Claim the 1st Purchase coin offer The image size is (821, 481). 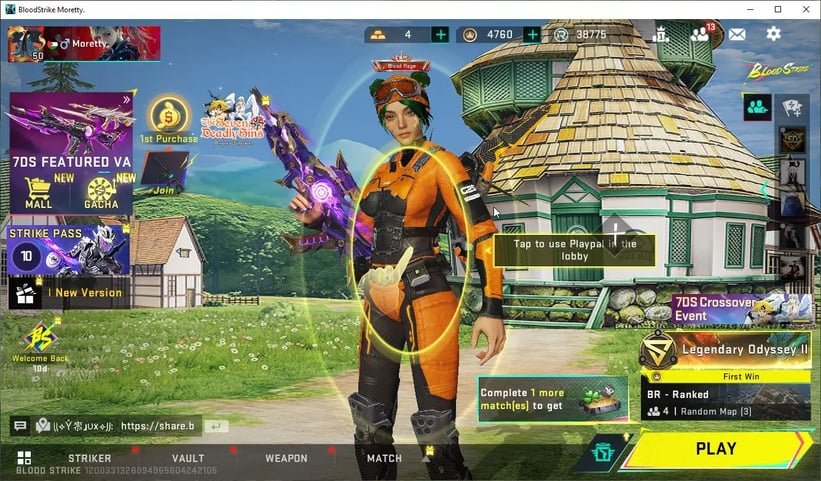pos(167,120)
